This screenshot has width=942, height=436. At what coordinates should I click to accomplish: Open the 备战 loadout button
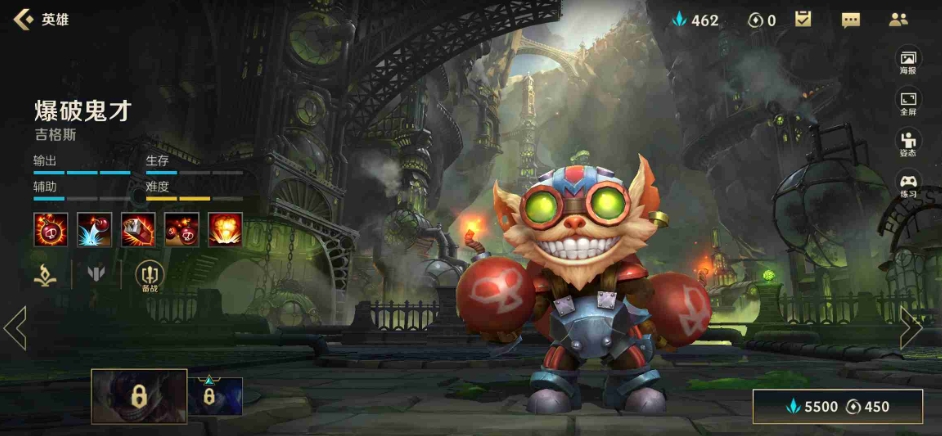click(148, 274)
